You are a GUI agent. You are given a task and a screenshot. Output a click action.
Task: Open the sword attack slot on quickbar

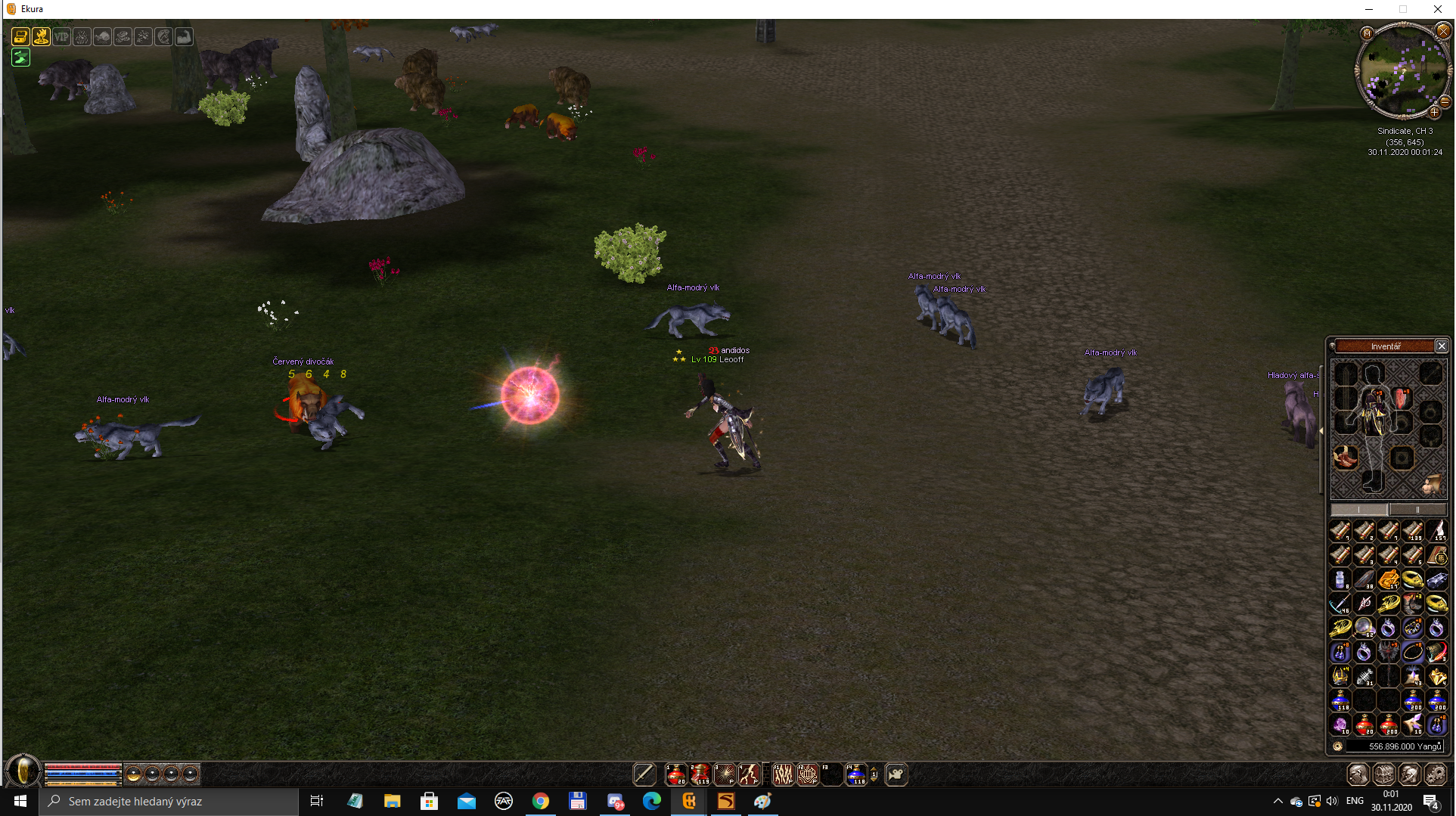(x=644, y=774)
